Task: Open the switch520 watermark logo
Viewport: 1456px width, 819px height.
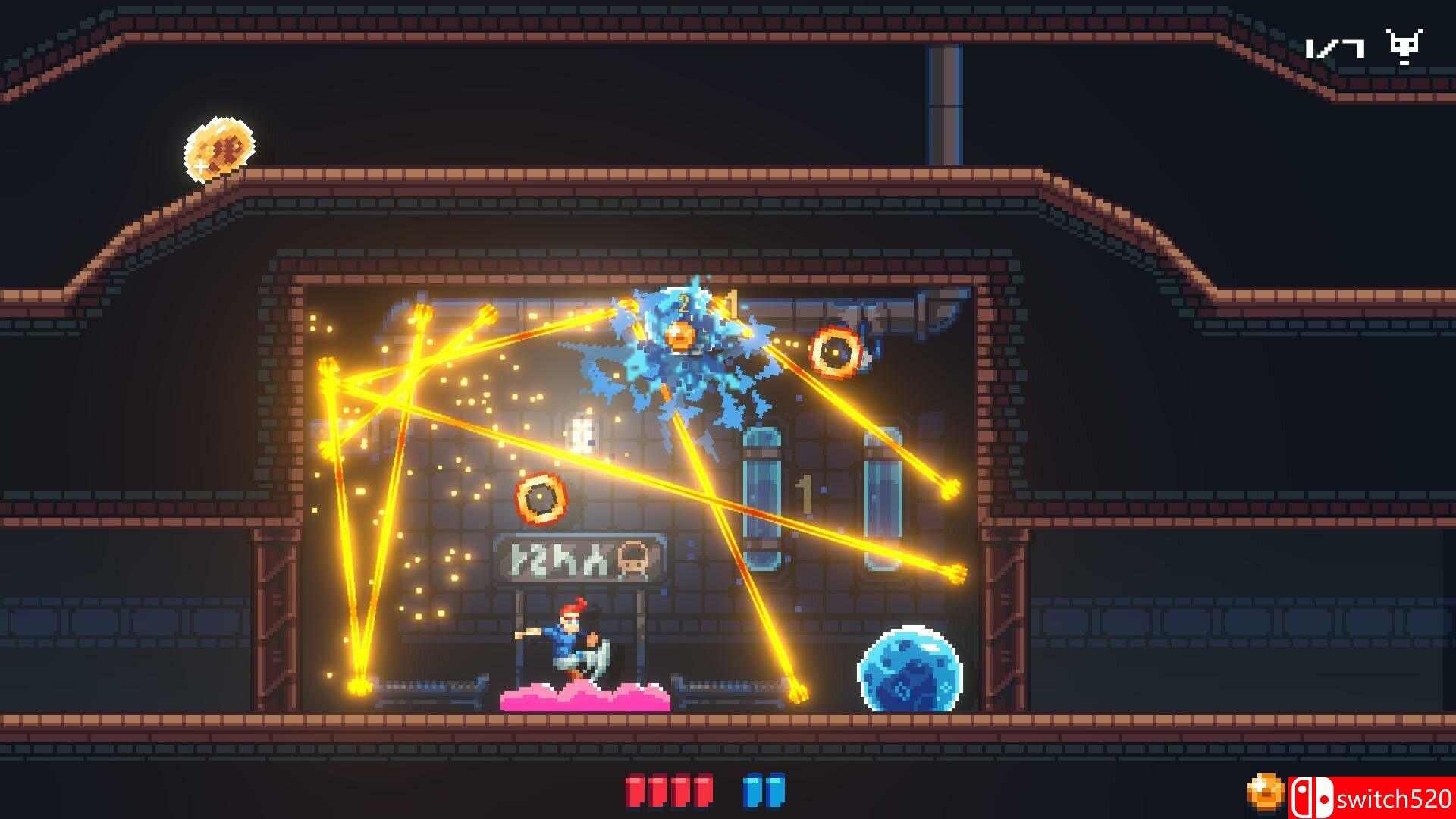Action: pyautogui.click(x=1371, y=799)
